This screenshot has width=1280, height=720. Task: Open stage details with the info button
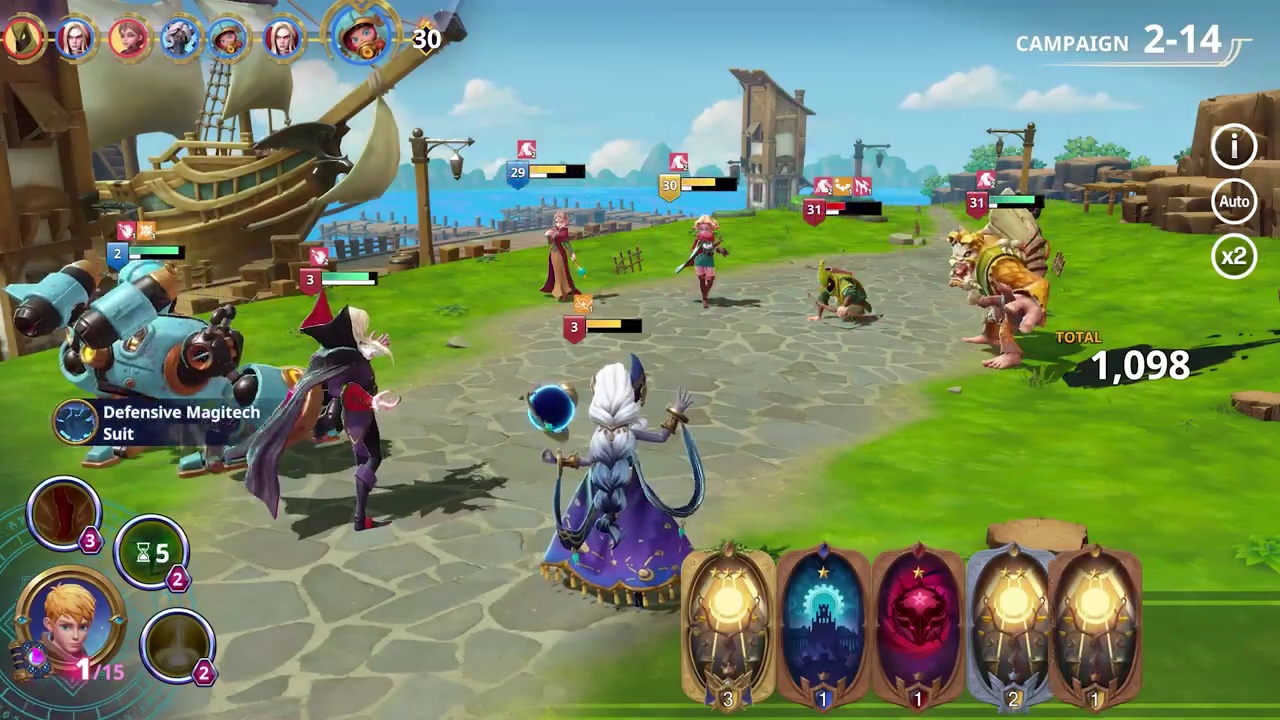(1234, 147)
